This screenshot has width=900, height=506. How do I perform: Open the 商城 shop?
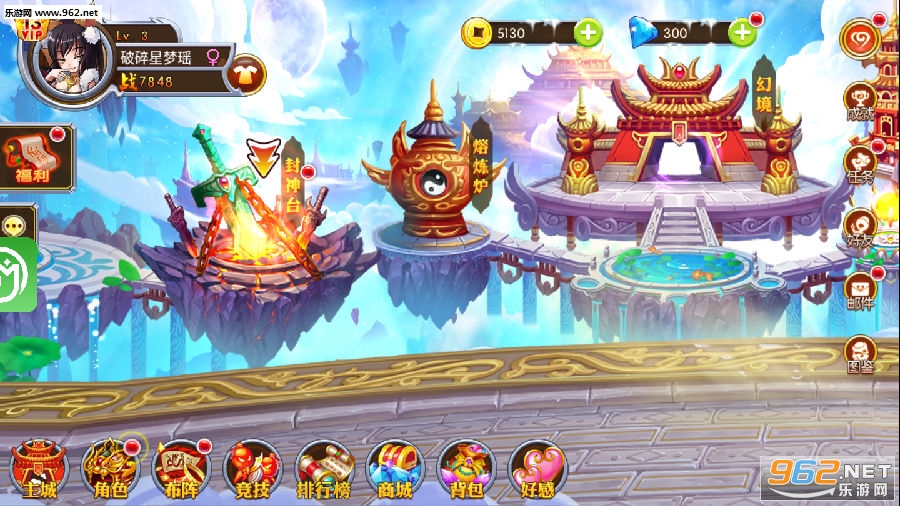[x=396, y=468]
